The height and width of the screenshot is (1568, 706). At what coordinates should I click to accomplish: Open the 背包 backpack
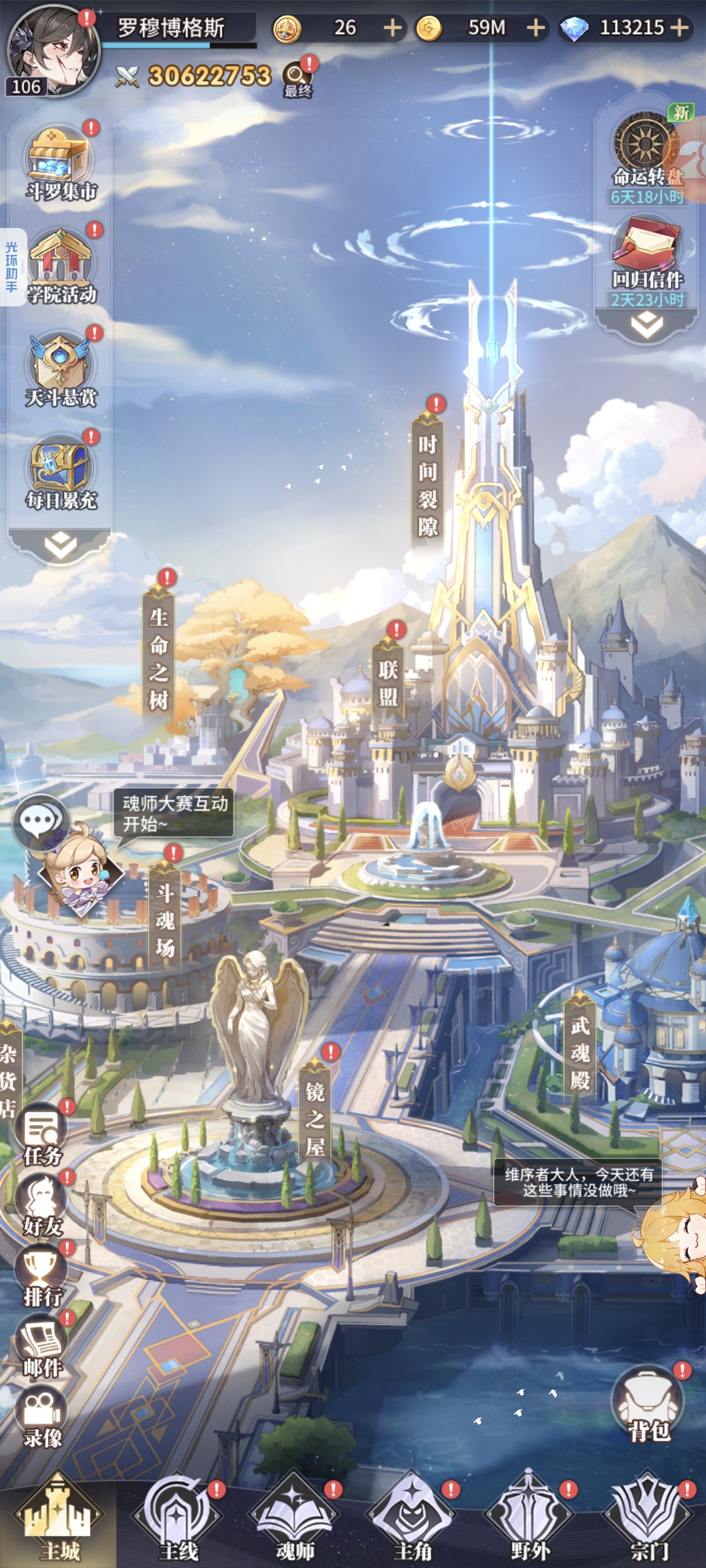tap(648, 1405)
